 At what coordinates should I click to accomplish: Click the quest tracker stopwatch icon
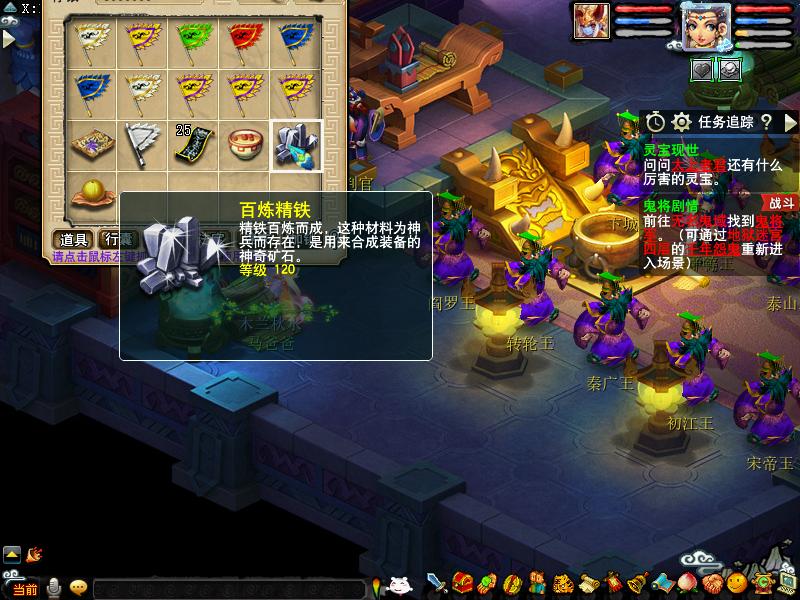pyautogui.click(x=655, y=122)
